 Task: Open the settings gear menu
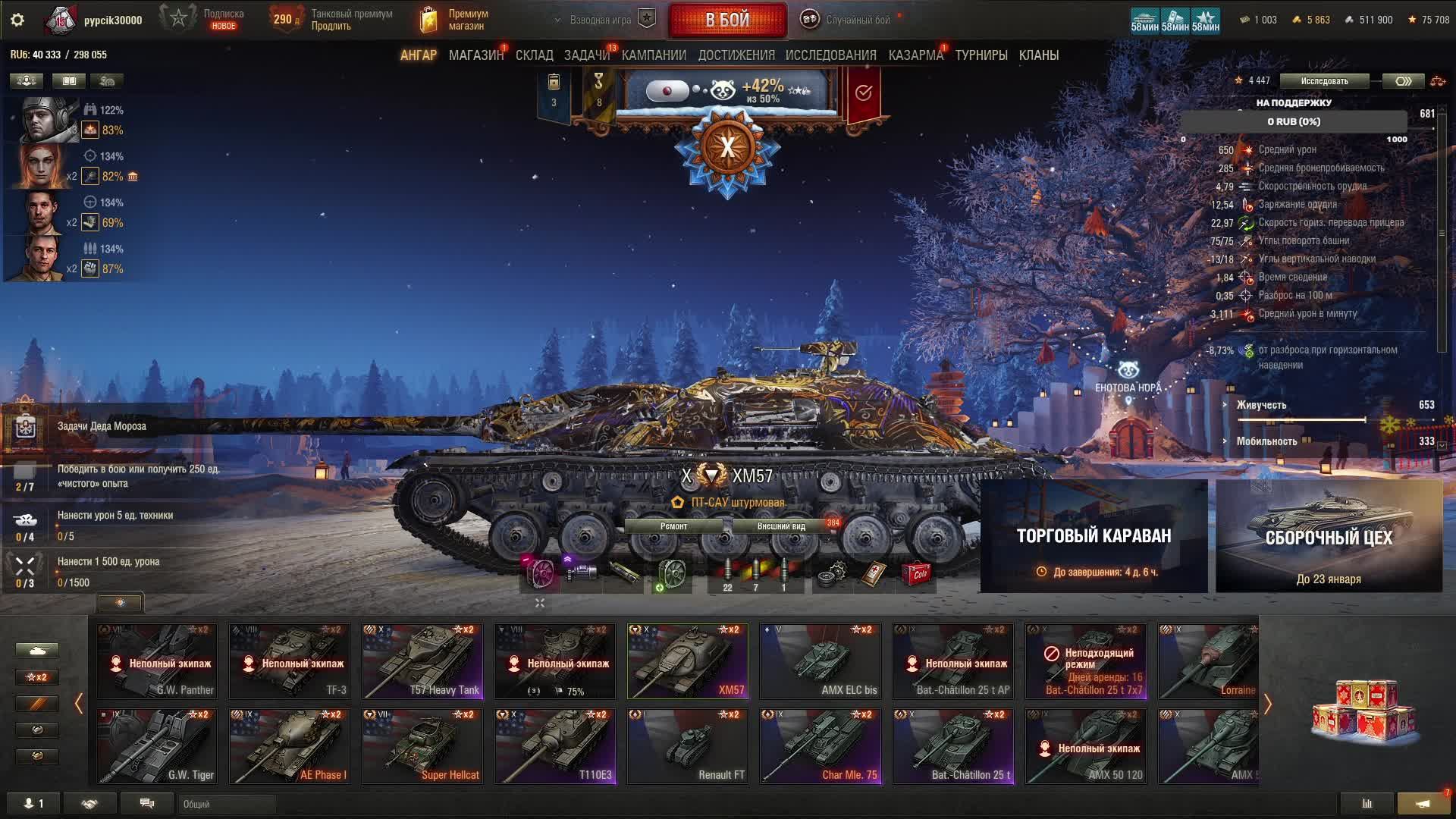pyautogui.click(x=17, y=20)
